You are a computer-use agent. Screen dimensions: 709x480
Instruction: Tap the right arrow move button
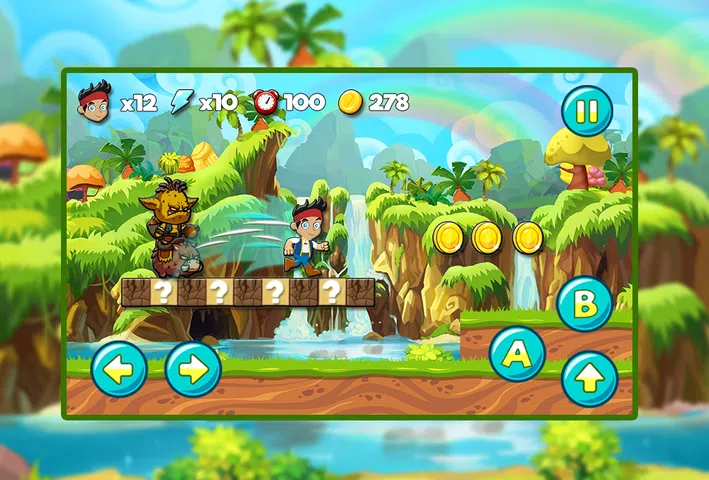tap(193, 369)
